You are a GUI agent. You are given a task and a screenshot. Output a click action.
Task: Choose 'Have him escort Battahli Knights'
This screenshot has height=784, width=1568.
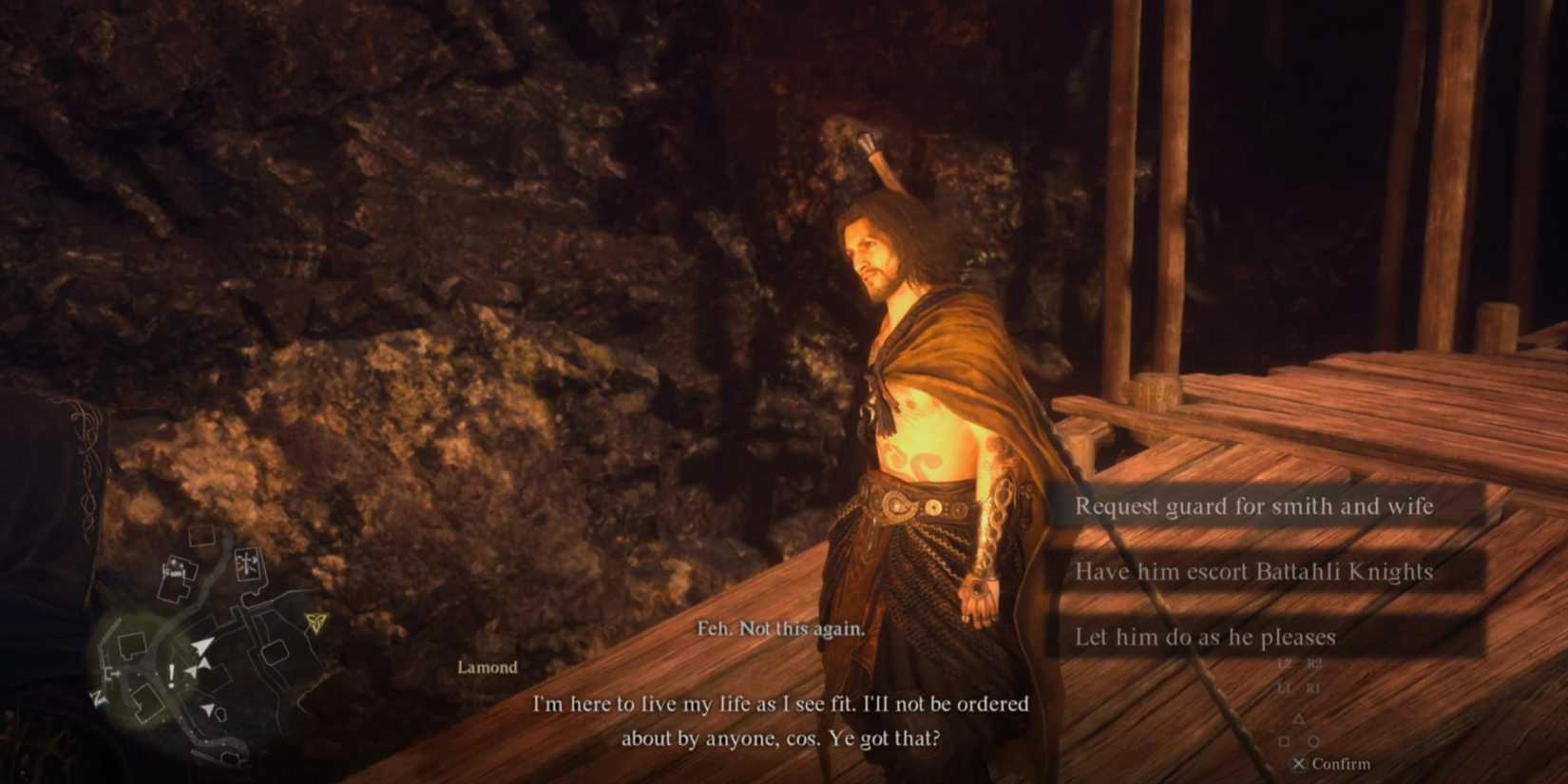pos(1254,572)
